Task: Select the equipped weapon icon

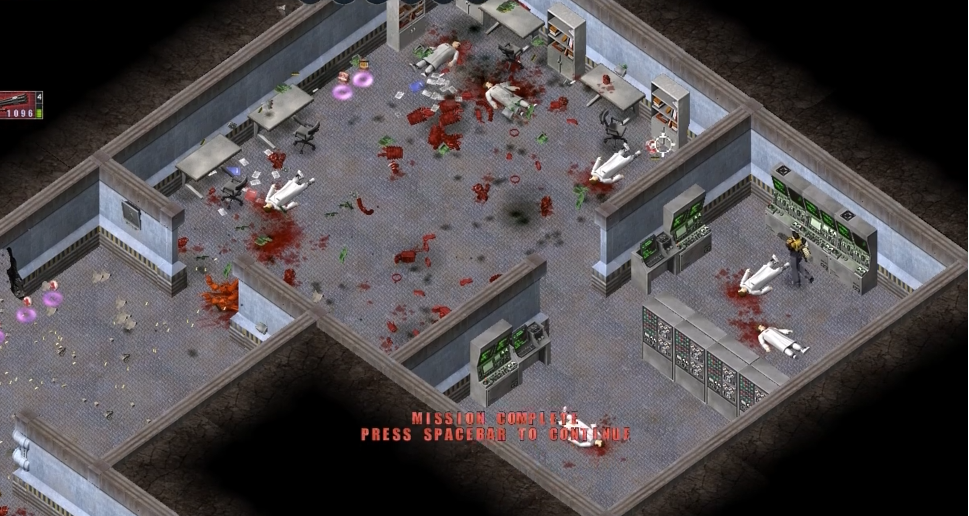Action: (18, 99)
